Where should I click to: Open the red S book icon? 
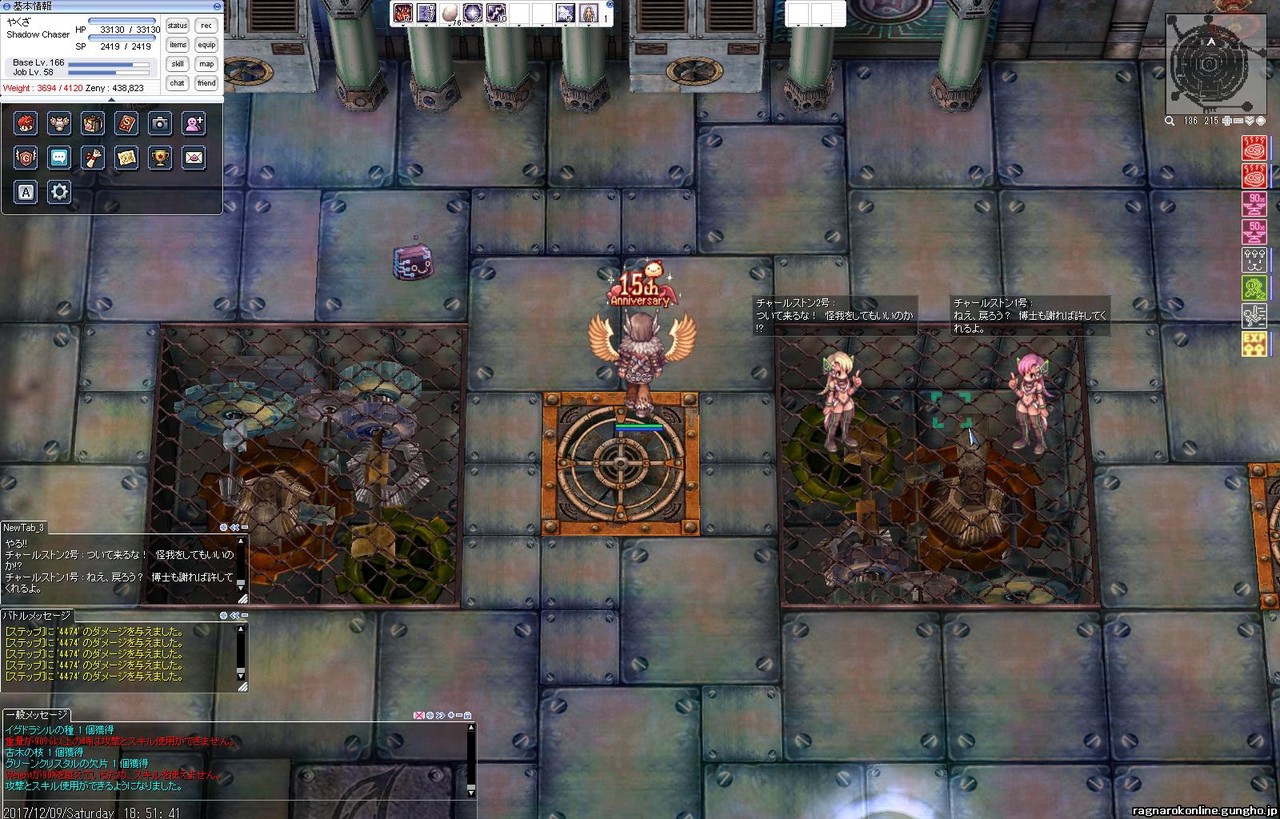pyautogui.click(x=125, y=123)
